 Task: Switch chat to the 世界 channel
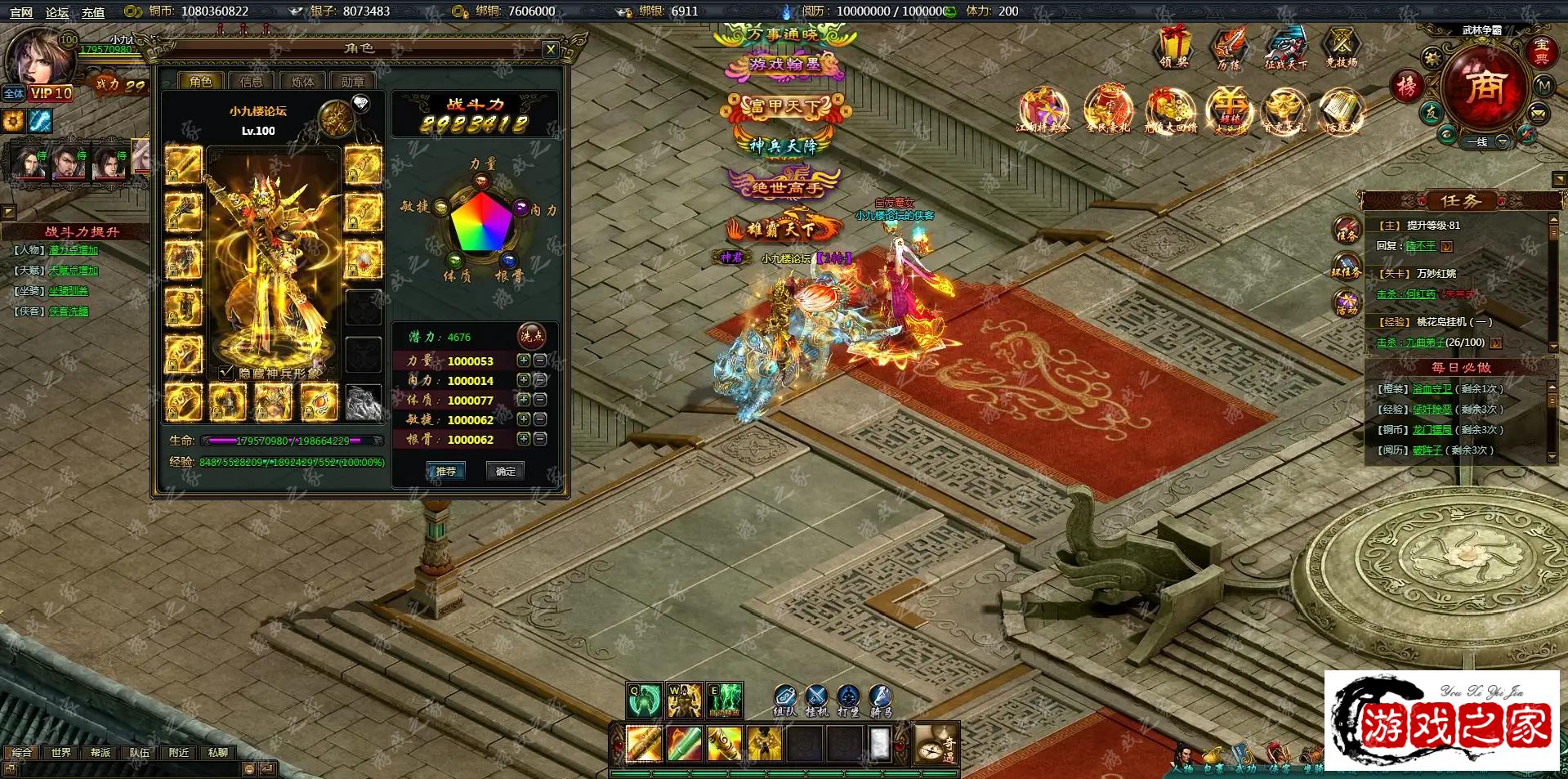point(61,752)
